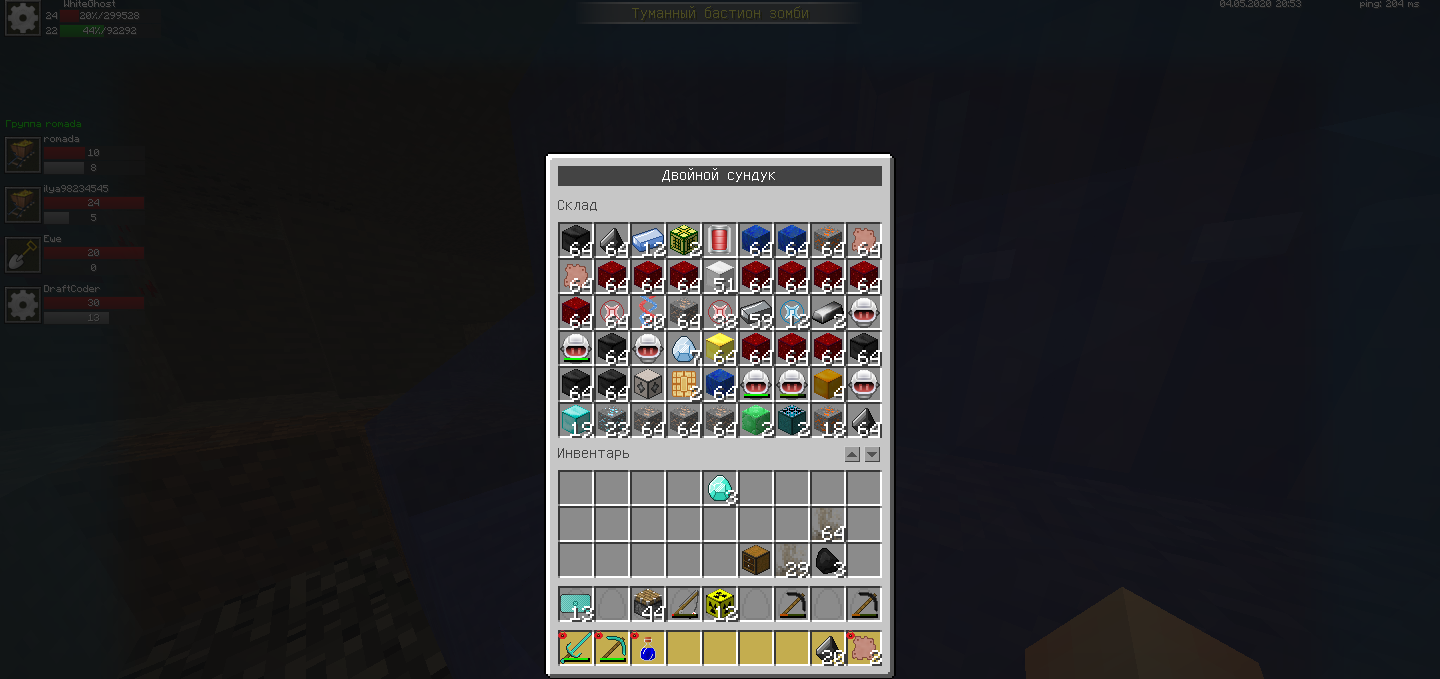The image size is (1440, 679).
Task: Select the wooden drawer block in inventory
Action: [756, 560]
